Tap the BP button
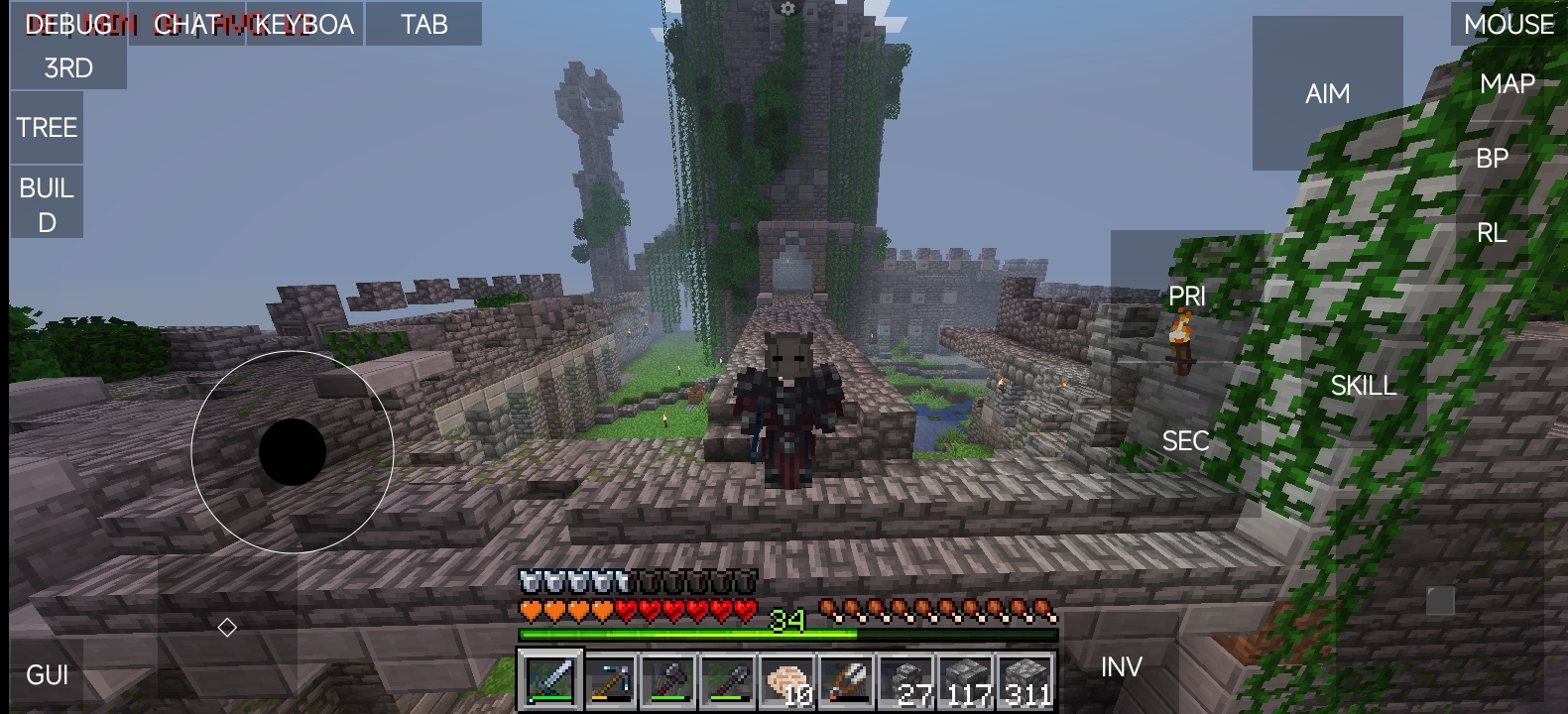The width and height of the screenshot is (1568, 714). (1492, 159)
